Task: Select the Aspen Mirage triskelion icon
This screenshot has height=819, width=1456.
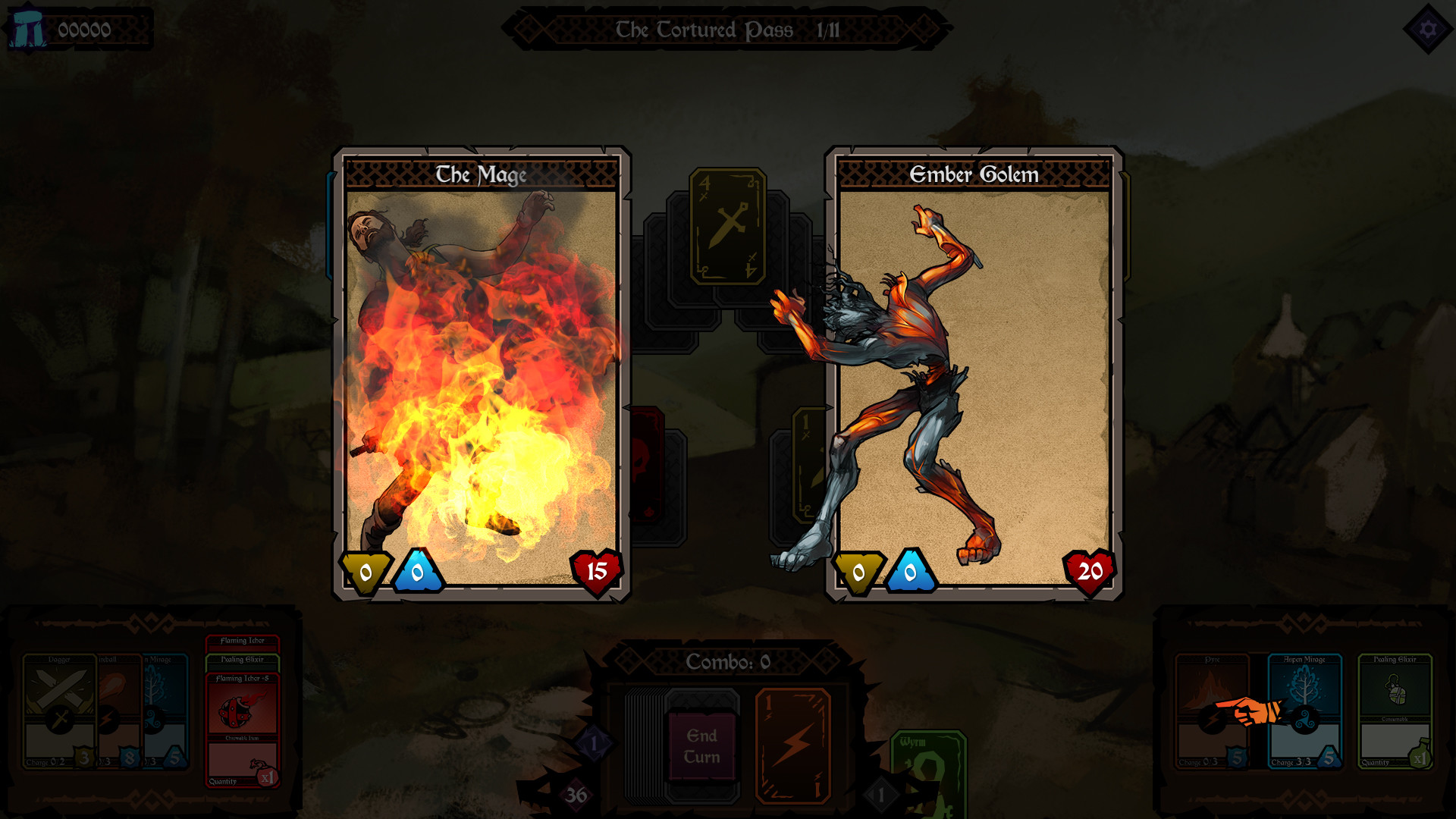Action: (x=1305, y=721)
